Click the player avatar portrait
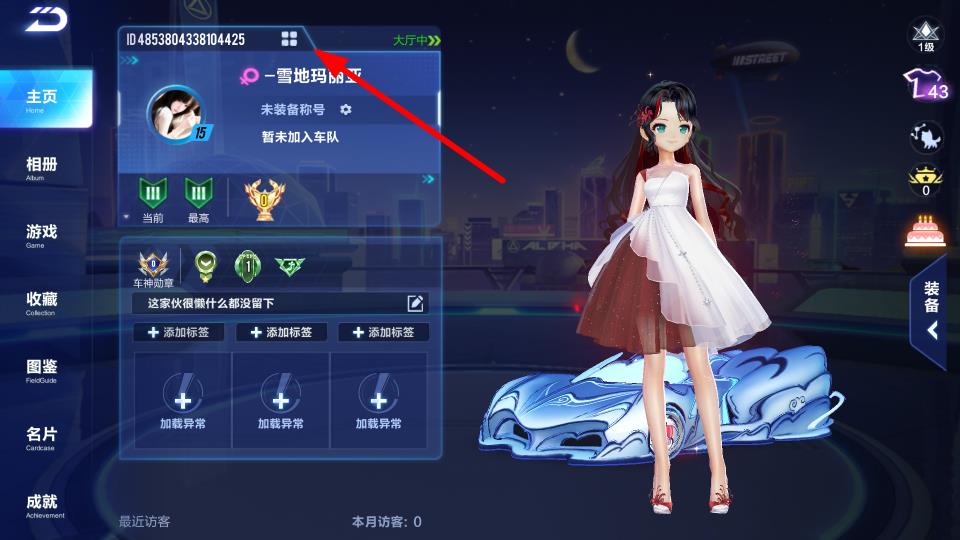 (x=177, y=111)
